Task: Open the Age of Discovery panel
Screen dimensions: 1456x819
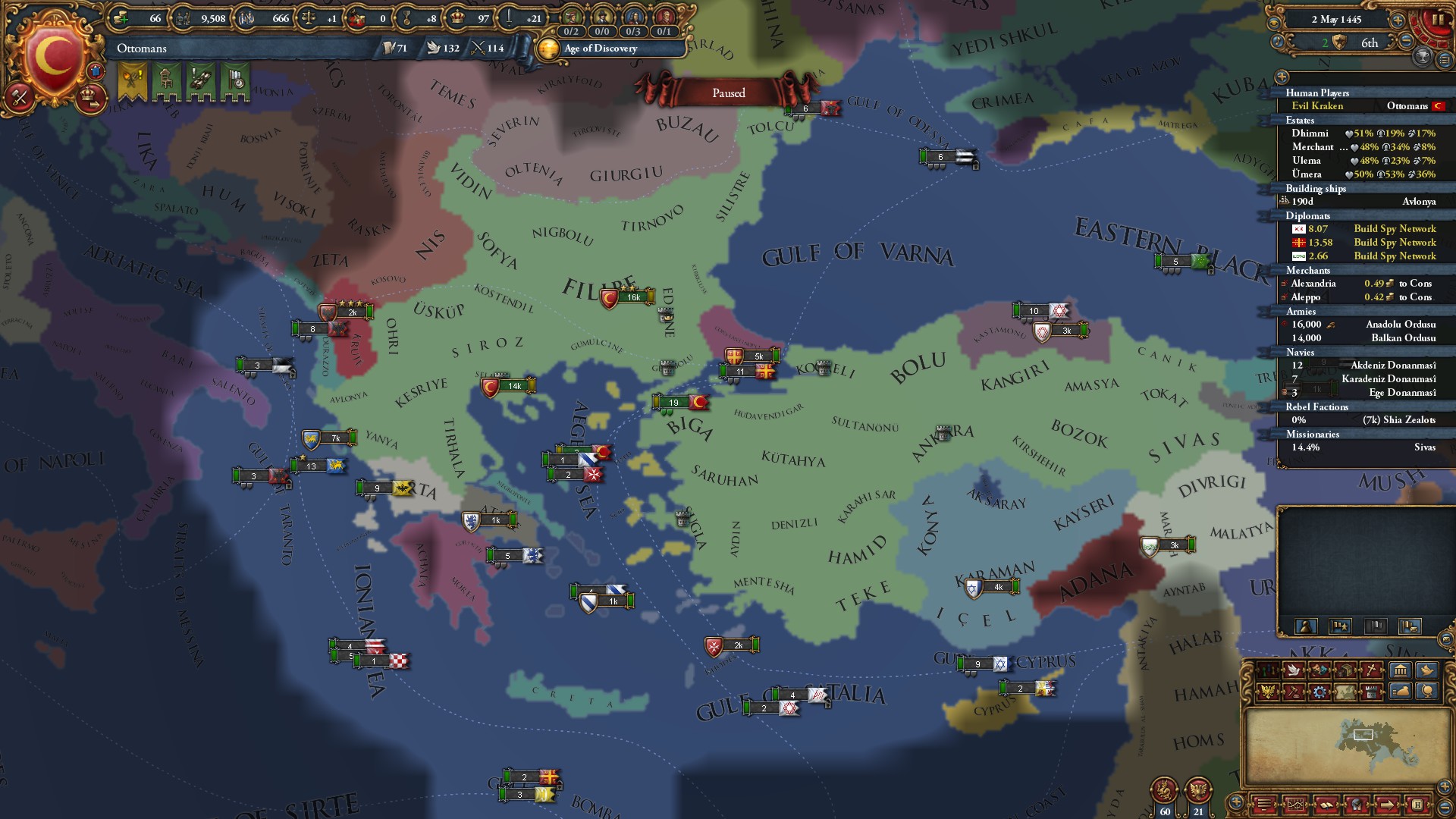Action: click(600, 49)
